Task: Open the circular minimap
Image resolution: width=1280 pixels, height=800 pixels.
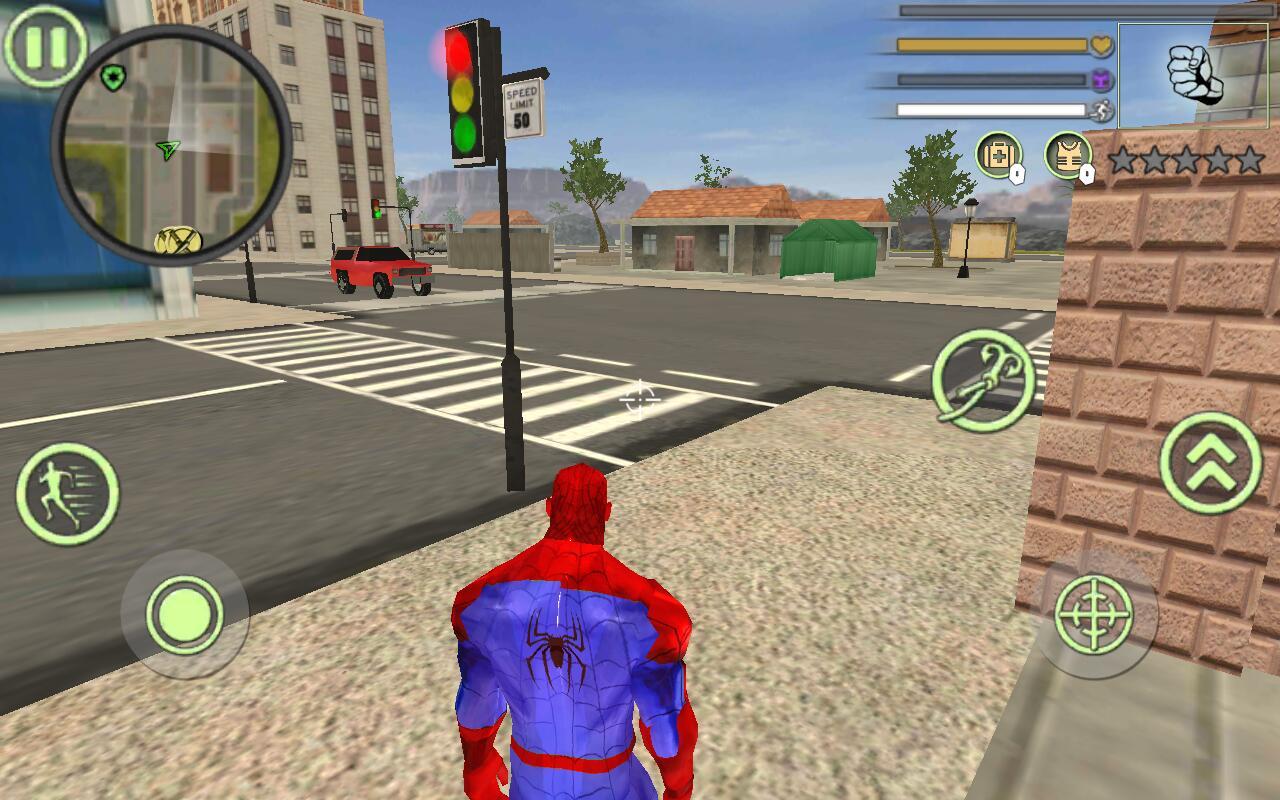Action: (171, 145)
